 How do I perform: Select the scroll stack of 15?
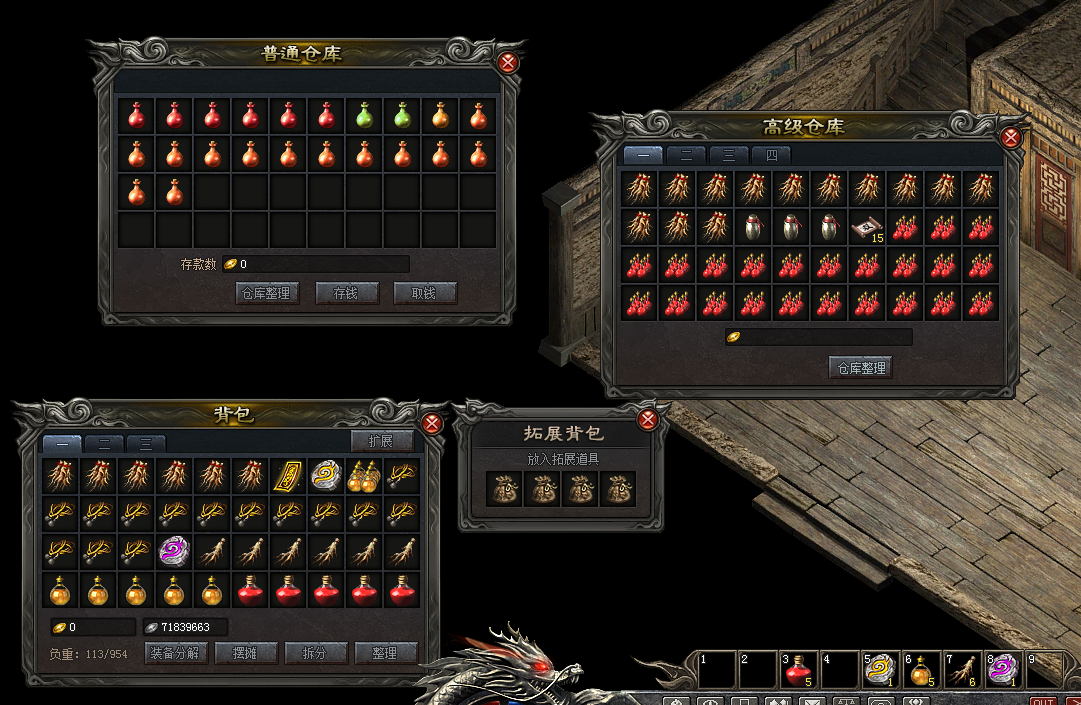coord(866,227)
